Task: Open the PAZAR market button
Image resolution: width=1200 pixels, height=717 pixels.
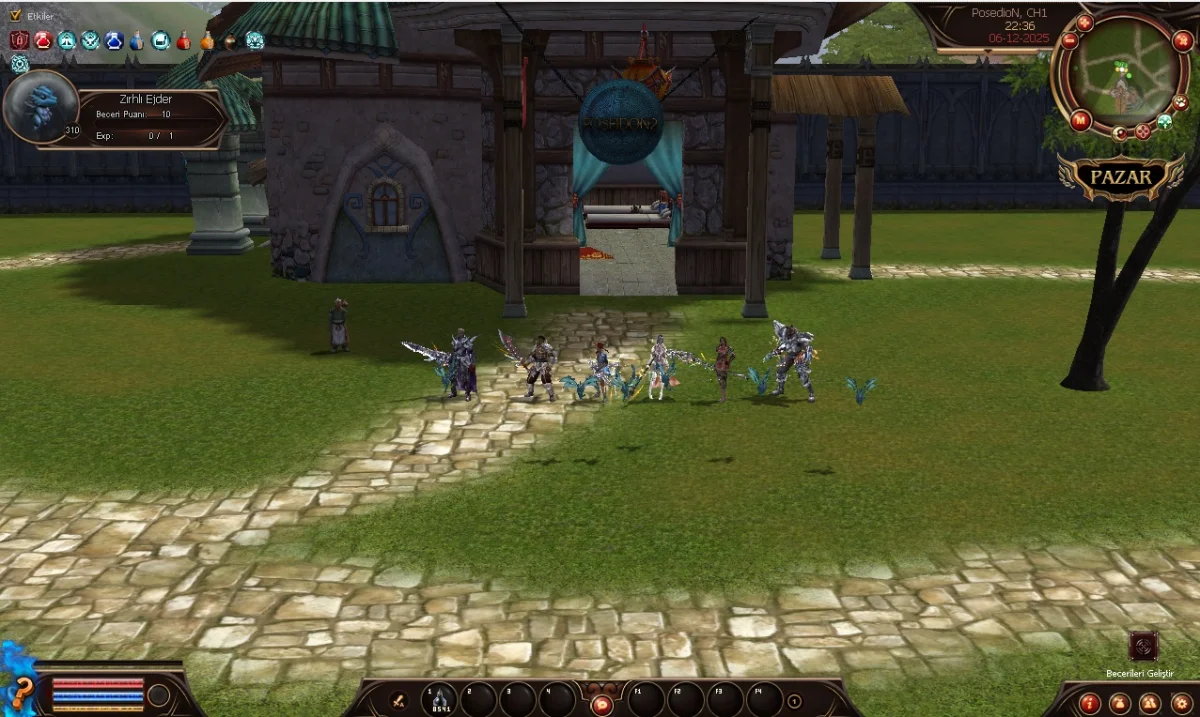Action: tap(1121, 177)
